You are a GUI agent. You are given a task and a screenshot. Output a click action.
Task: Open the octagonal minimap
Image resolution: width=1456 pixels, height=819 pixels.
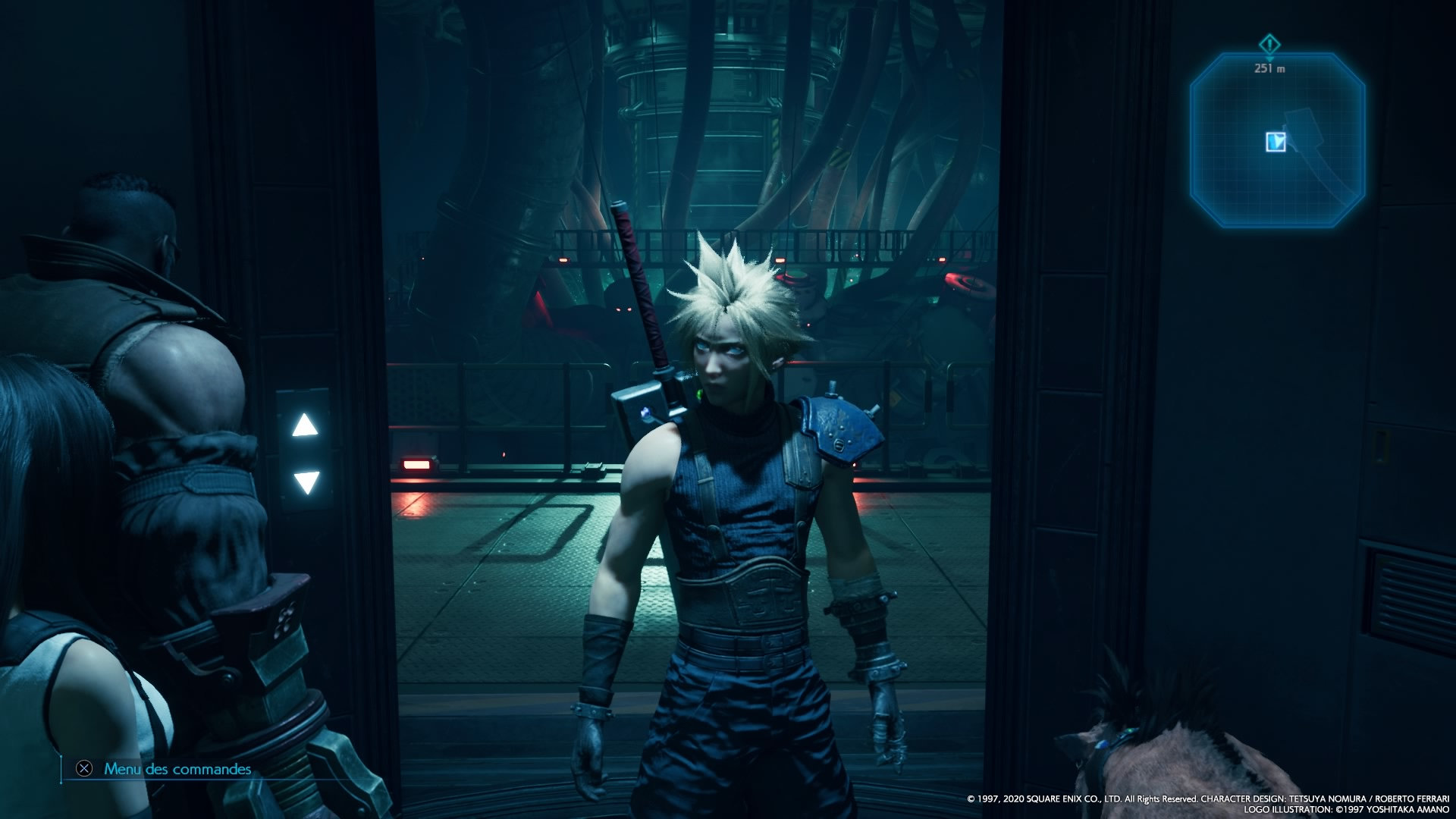1277,140
